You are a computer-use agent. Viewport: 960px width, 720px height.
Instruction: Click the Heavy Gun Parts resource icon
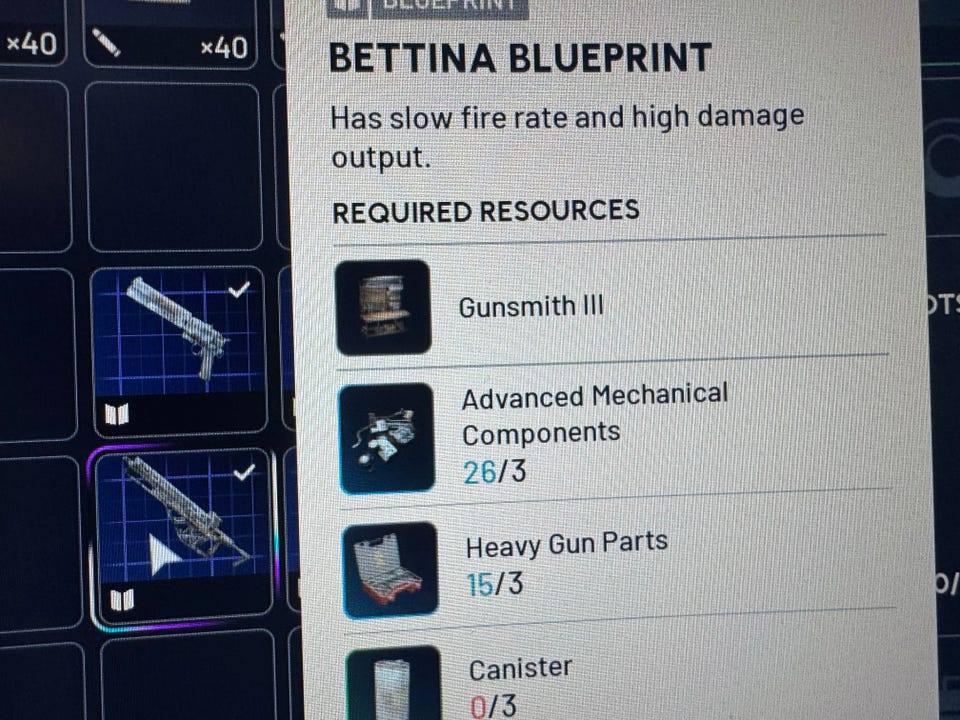click(391, 568)
